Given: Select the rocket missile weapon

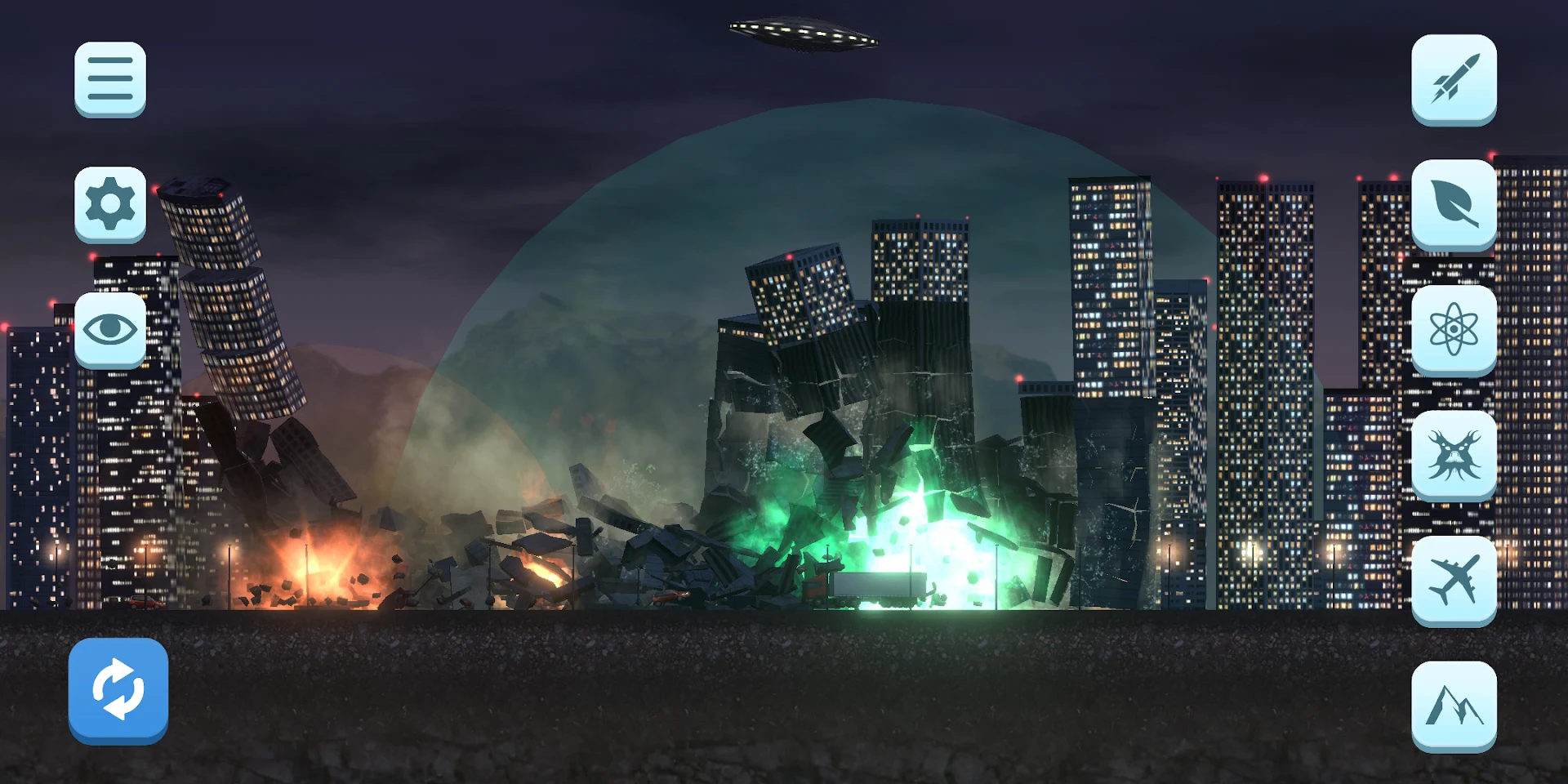Looking at the screenshot, I should pyautogui.click(x=1454, y=79).
